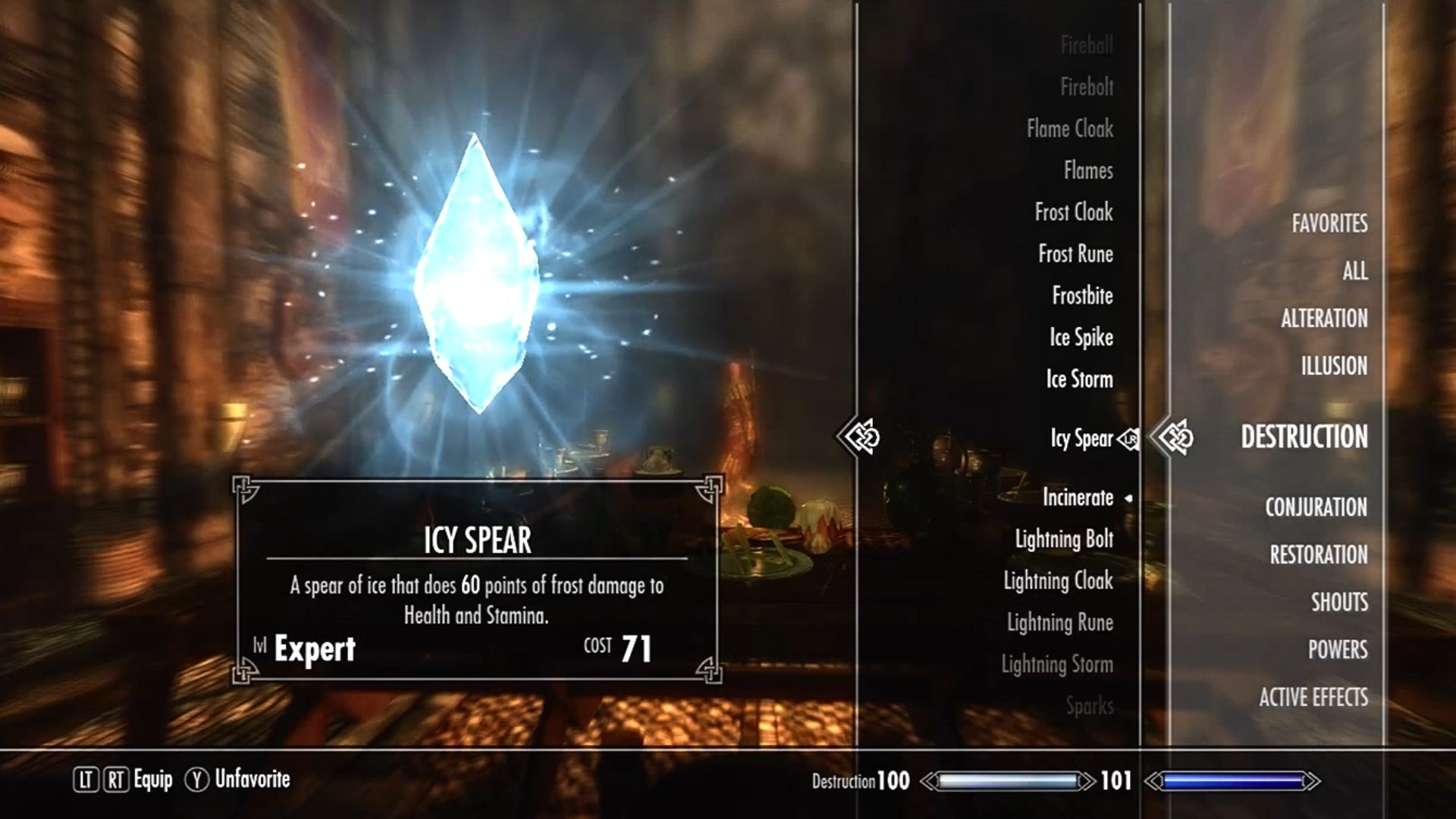The width and height of the screenshot is (1456, 819).
Task: Open the Restoration spell list
Action: pyautogui.click(x=1319, y=555)
